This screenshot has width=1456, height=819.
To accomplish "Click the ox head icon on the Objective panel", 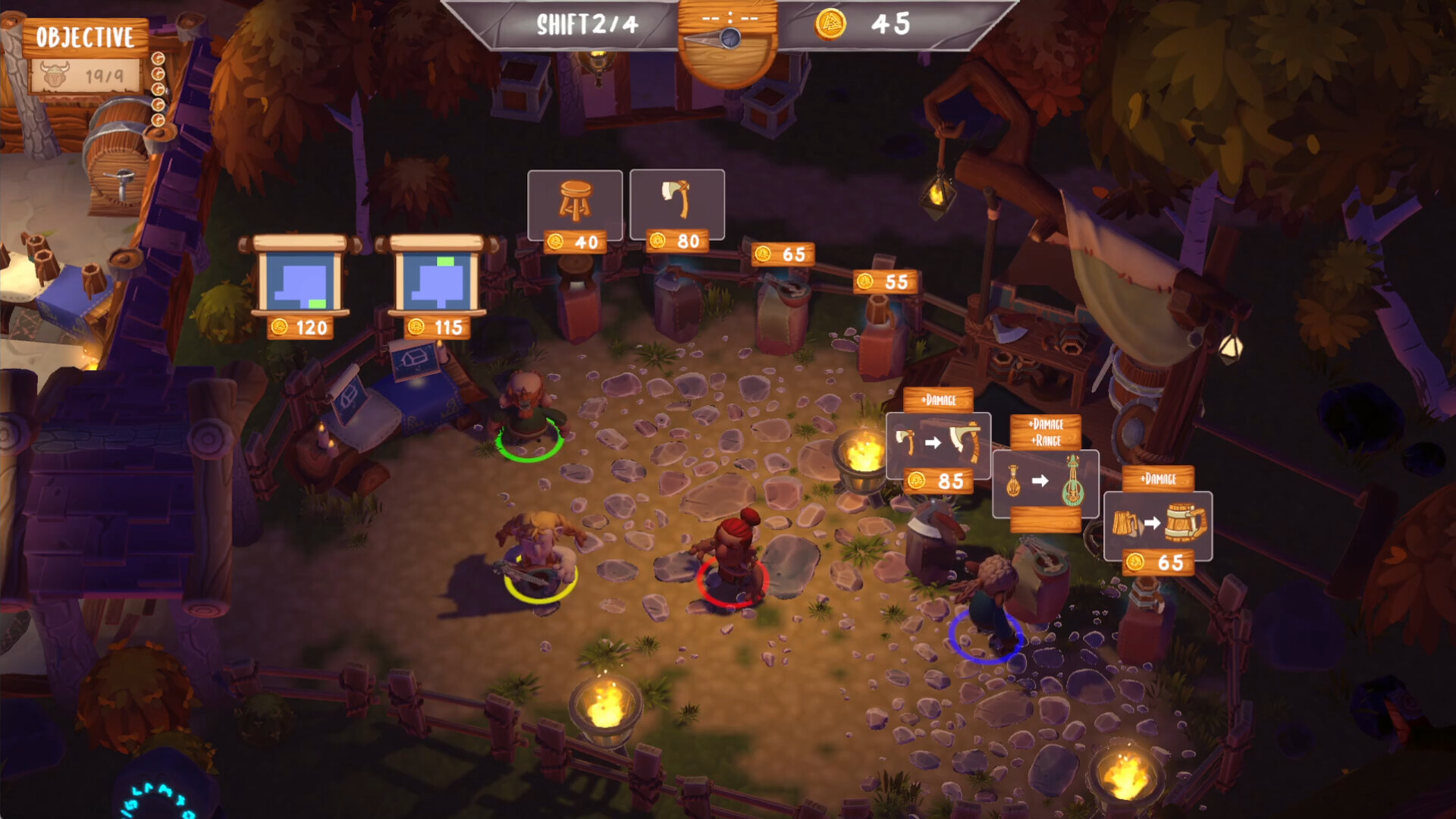I will [53, 74].
